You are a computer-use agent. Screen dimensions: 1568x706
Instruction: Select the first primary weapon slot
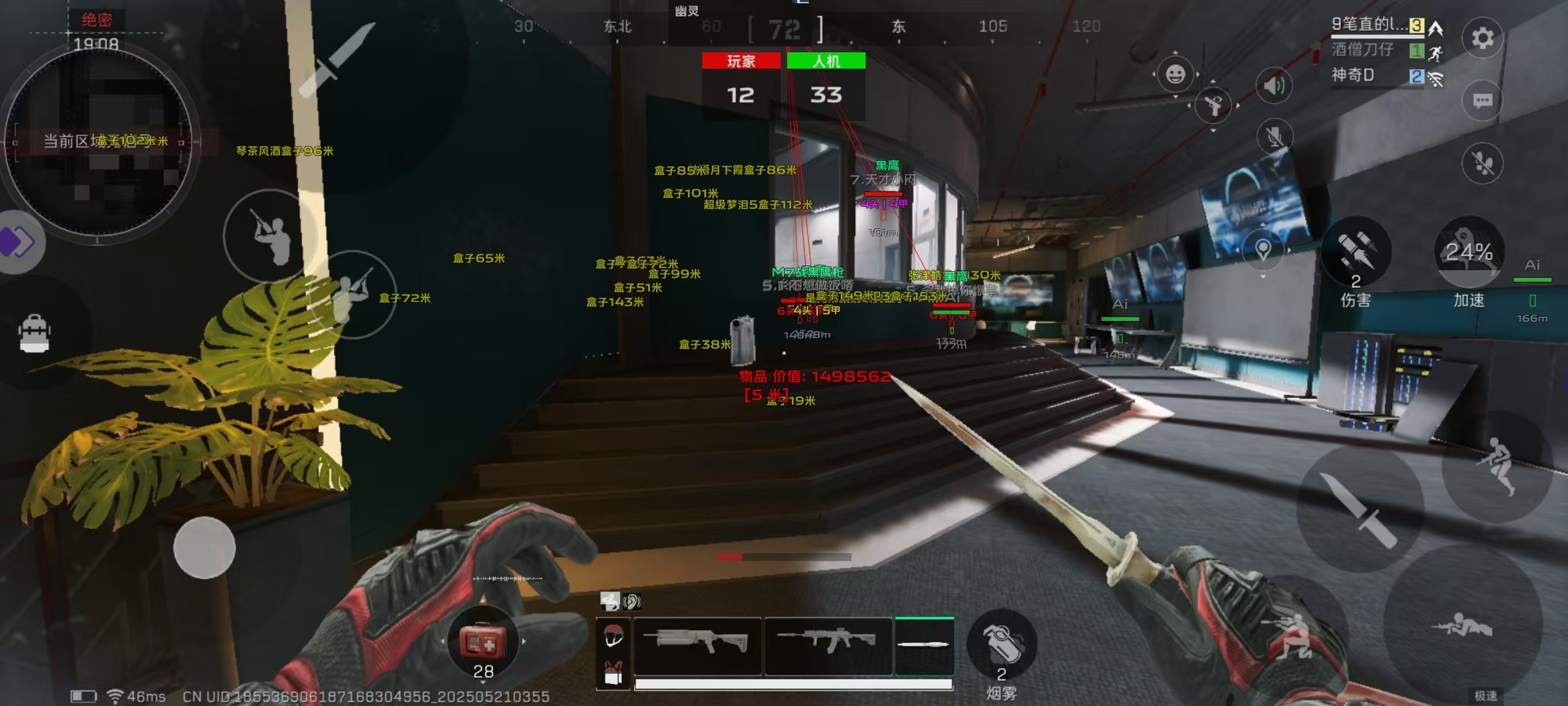pos(698,645)
